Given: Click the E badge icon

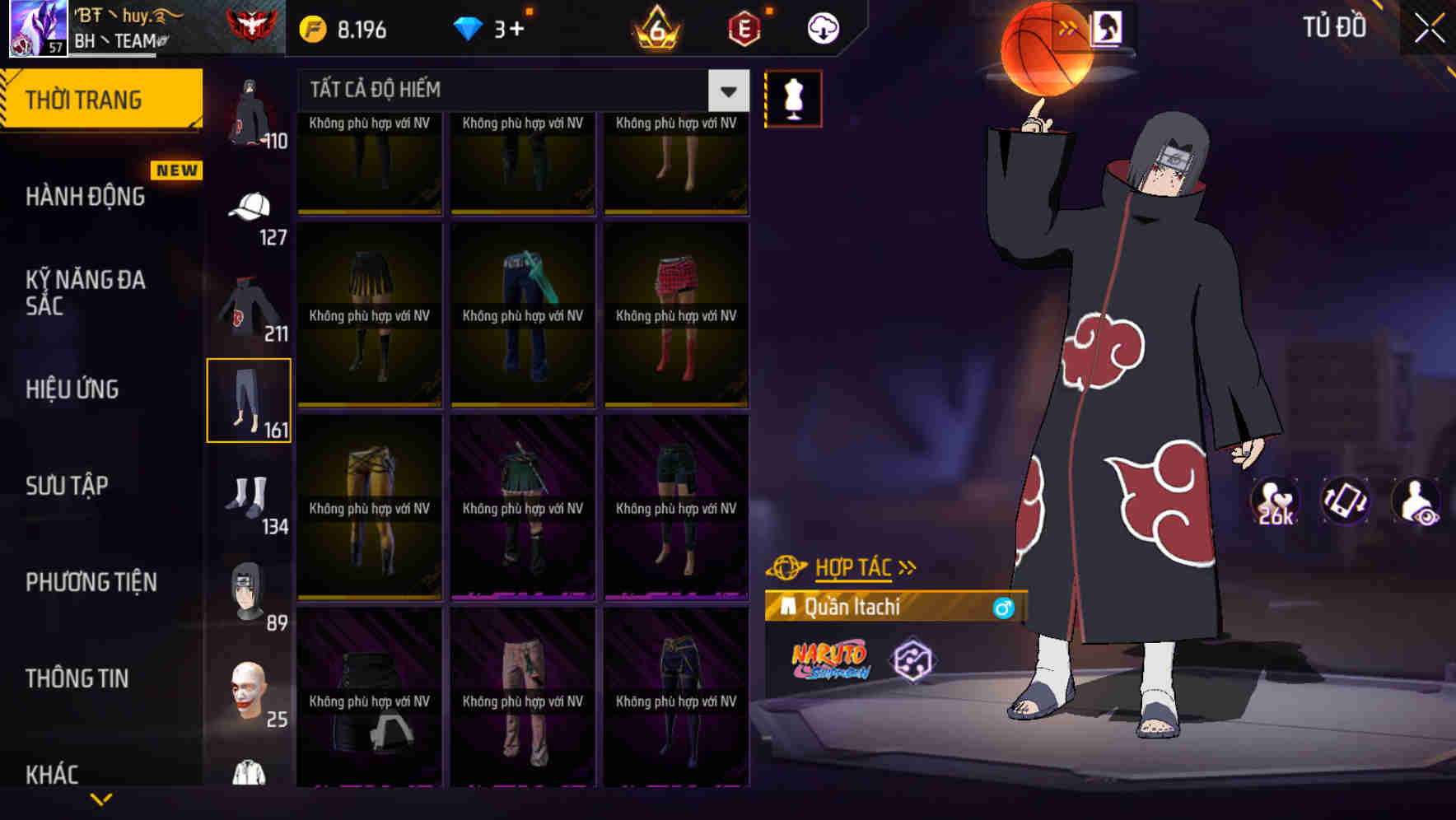Looking at the screenshot, I should coord(740,26).
